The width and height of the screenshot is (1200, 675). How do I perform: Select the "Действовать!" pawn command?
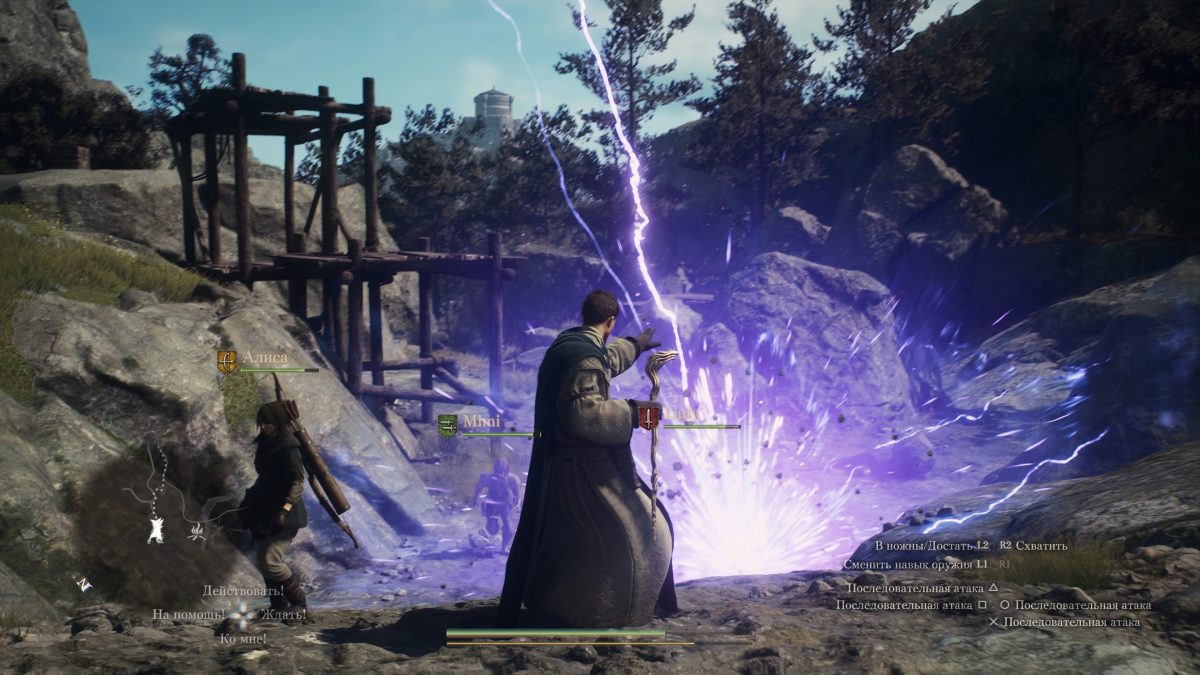tap(235, 591)
